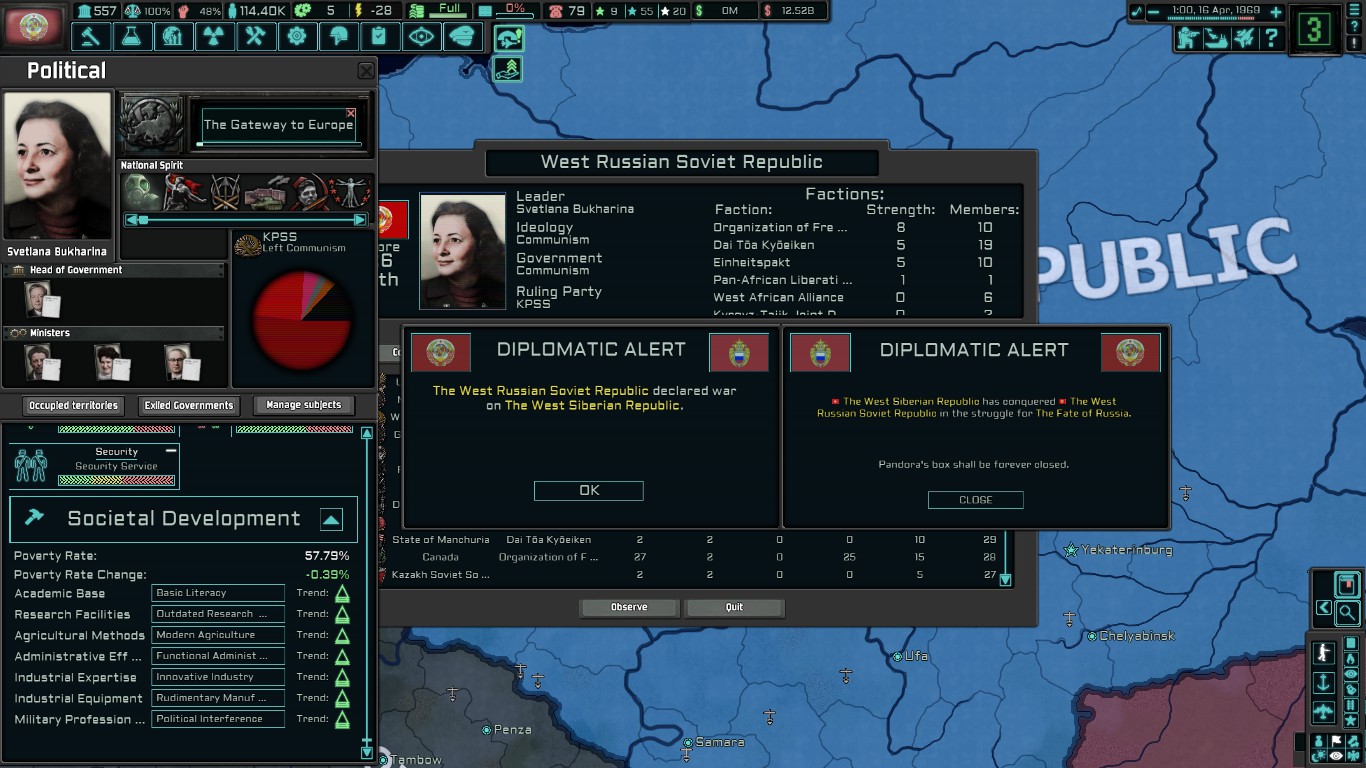1366x768 pixels.
Task: Toggle the supply railway map overlay
Action: [1352, 703]
